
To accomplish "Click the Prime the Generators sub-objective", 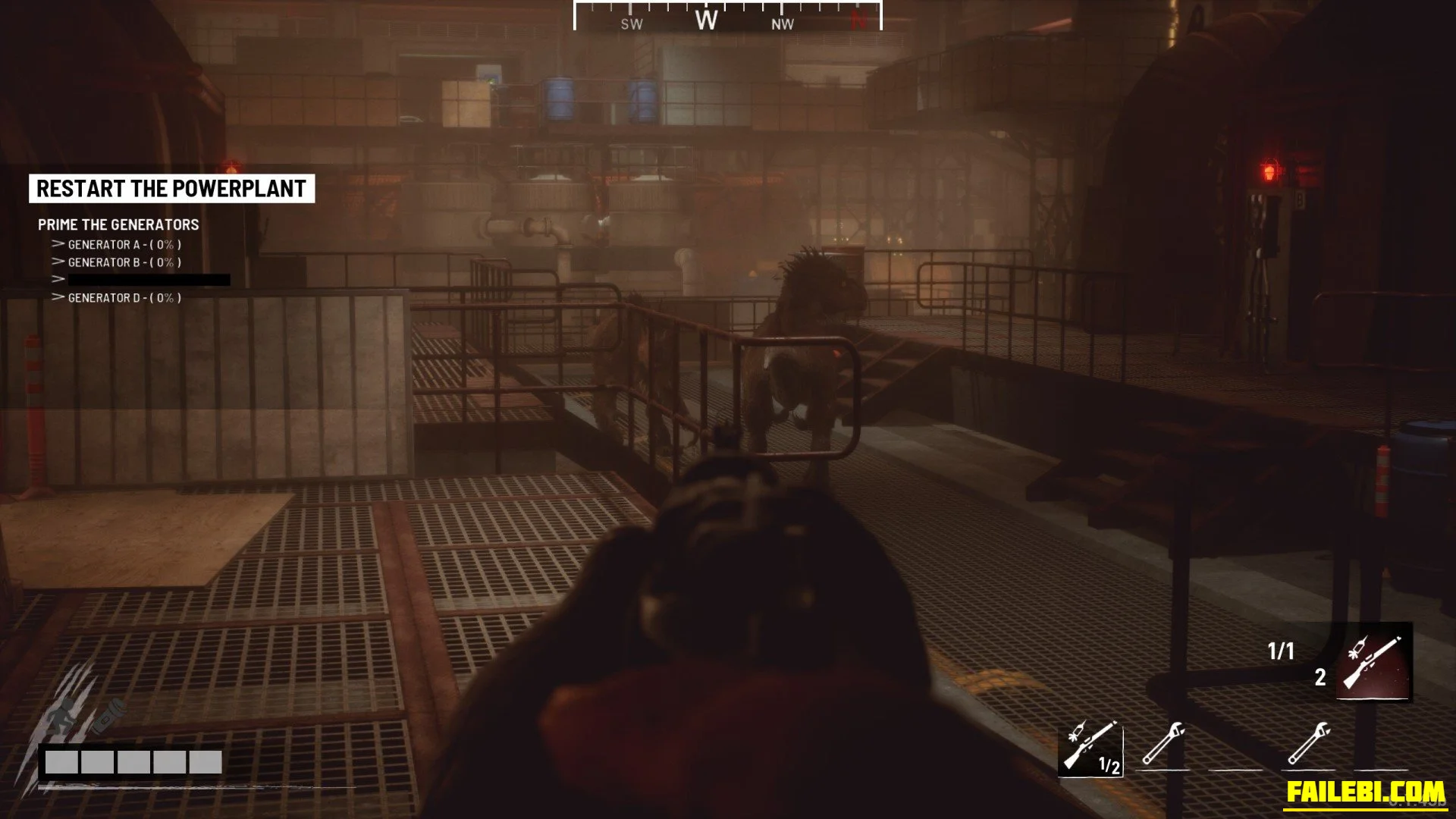I will (x=118, y=224).
